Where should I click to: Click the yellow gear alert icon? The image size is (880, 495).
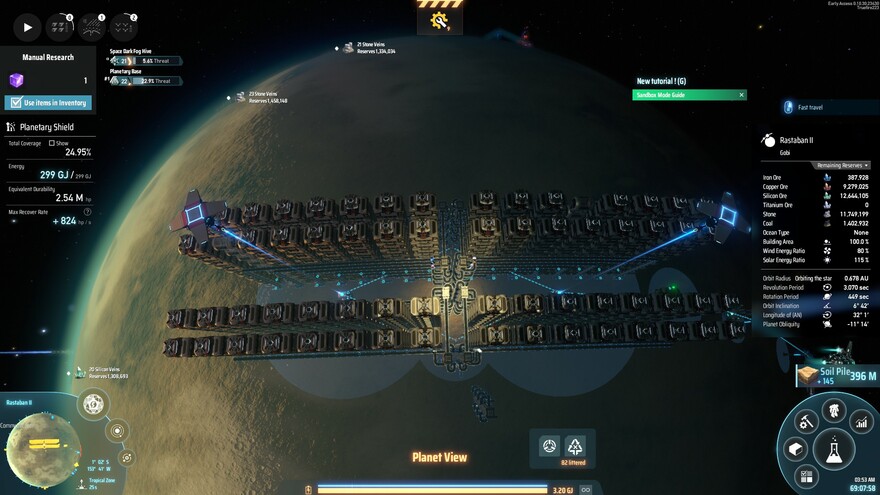(x=440, y=19)
